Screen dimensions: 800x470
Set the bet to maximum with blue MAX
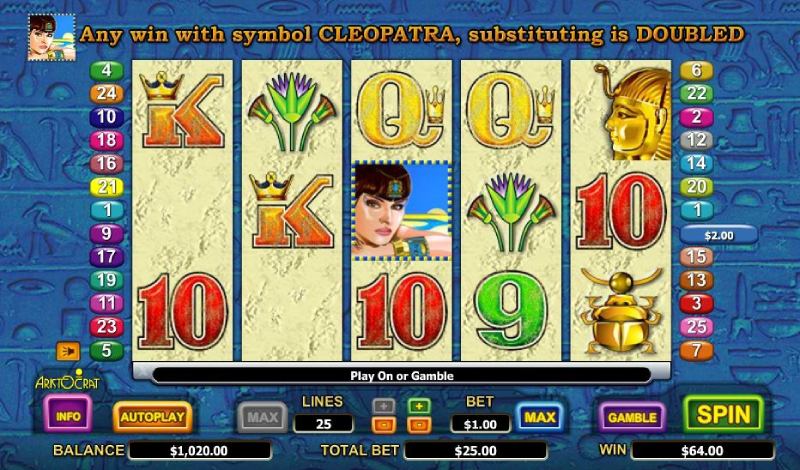tap(539, 415)
